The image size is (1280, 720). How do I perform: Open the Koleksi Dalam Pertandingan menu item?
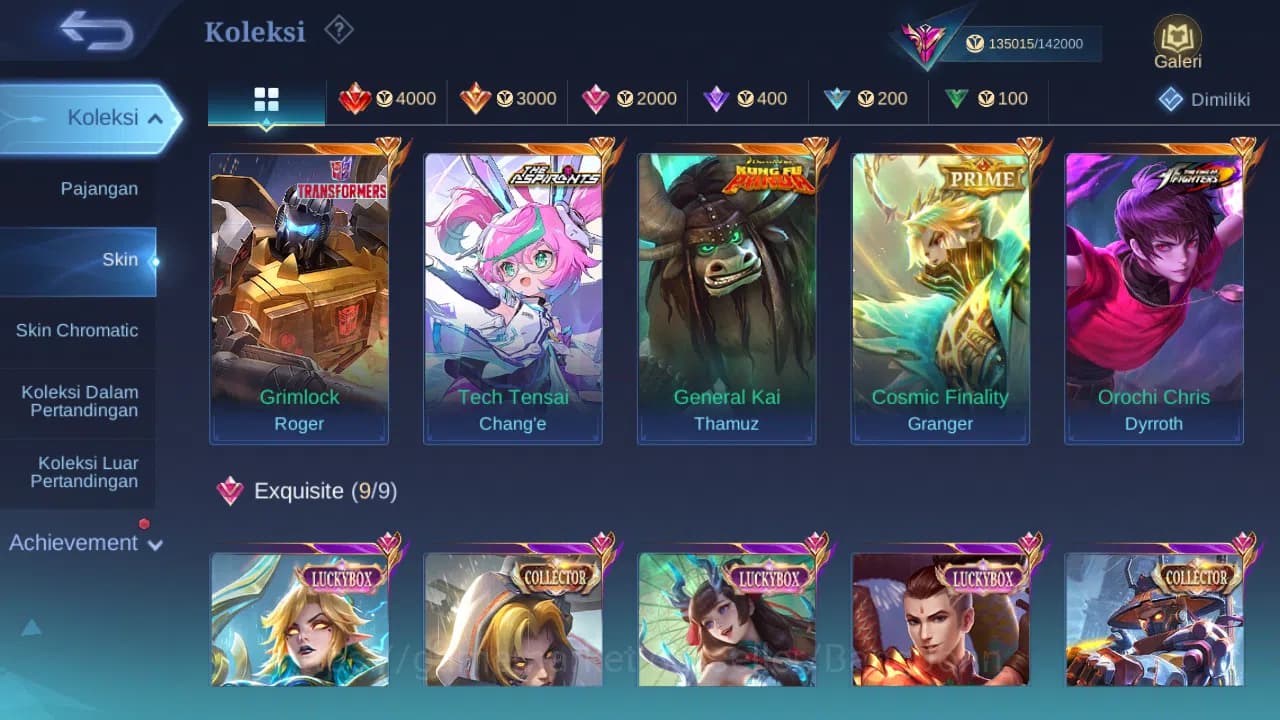pyautogui.click(x=79, y=401)
